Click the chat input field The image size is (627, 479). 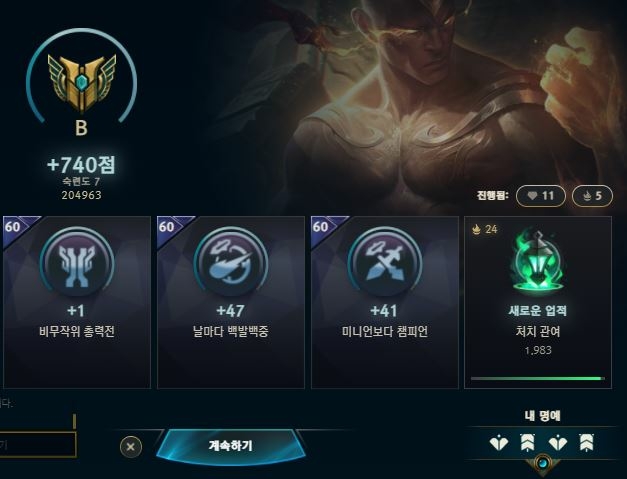pos(37,444)
